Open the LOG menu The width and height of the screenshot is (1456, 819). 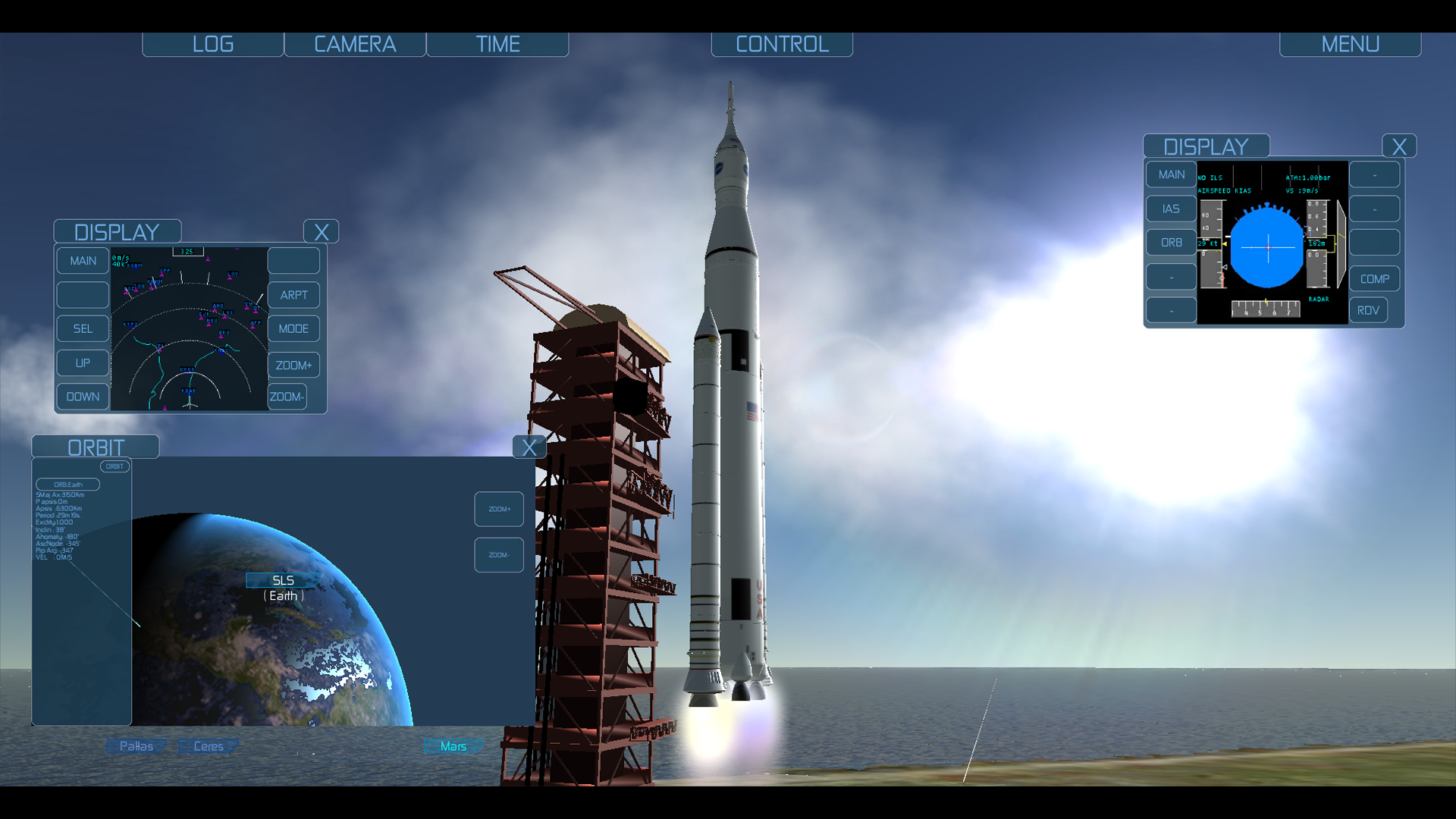pyautogui.click(x=213, y=44)
